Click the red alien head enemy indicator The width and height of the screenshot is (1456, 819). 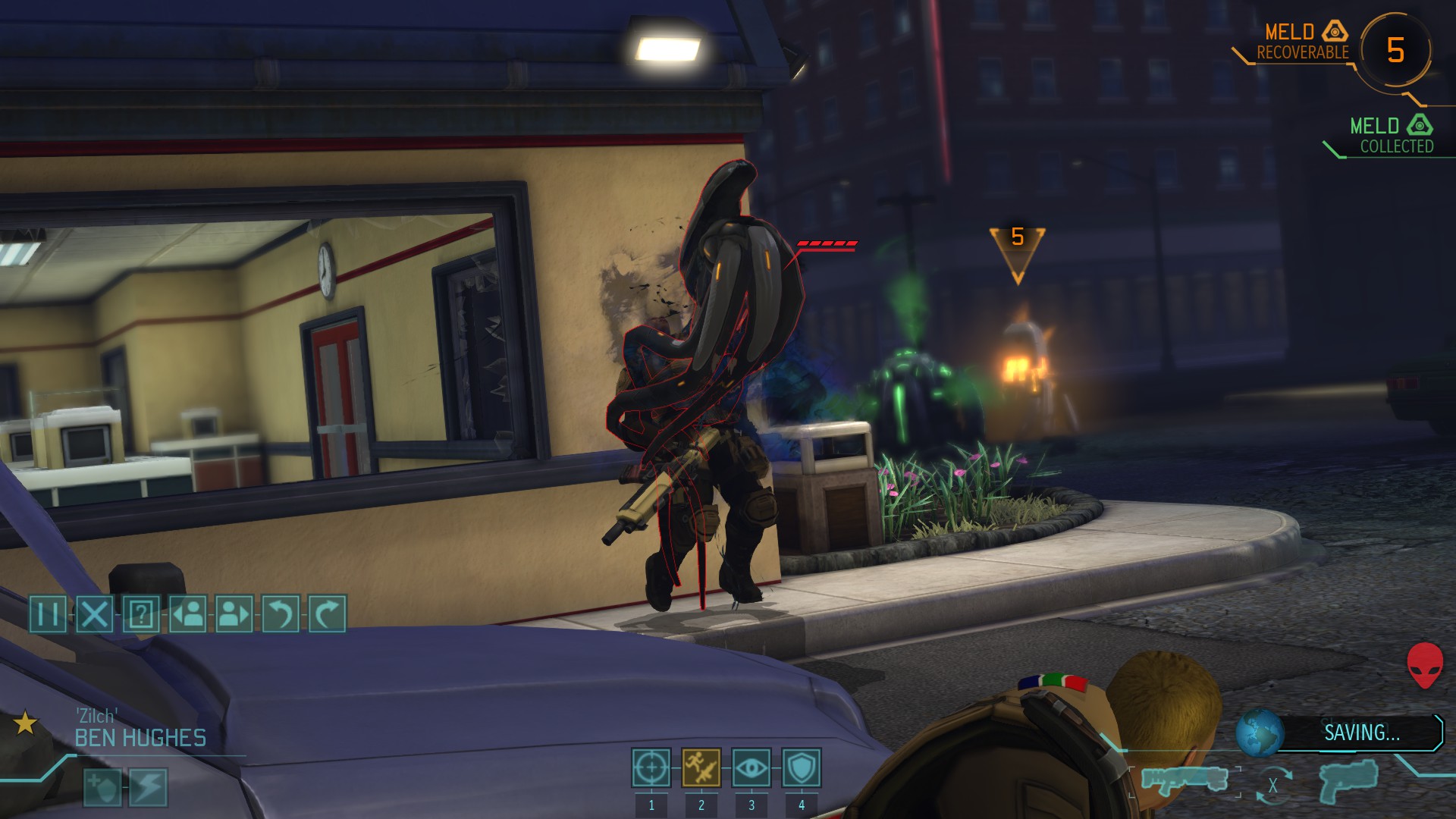point(1425,665)
